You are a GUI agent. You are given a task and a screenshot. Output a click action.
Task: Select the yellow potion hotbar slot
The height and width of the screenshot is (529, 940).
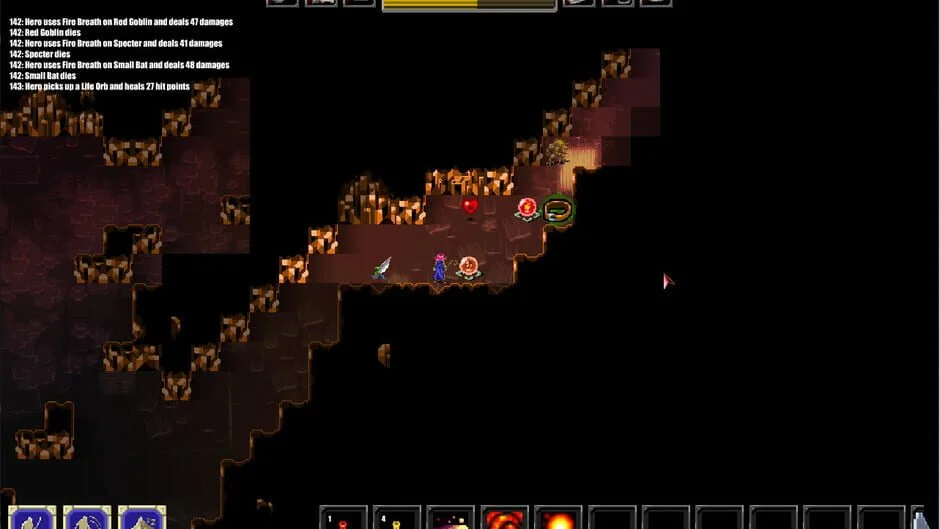pos(397,518)
